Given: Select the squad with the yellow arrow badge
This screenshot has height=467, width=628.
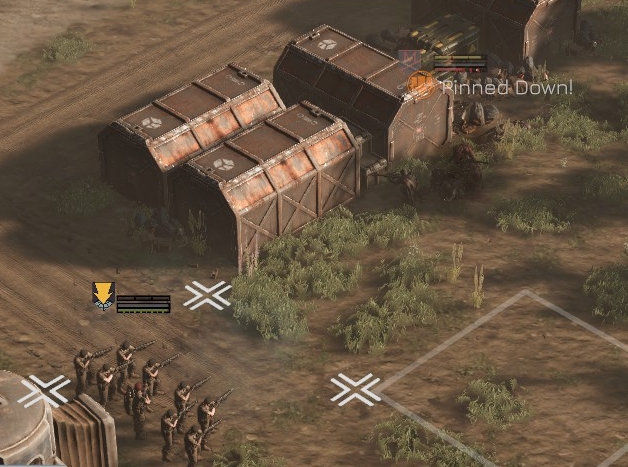Looking at the screenshot, I should [102, 296].
